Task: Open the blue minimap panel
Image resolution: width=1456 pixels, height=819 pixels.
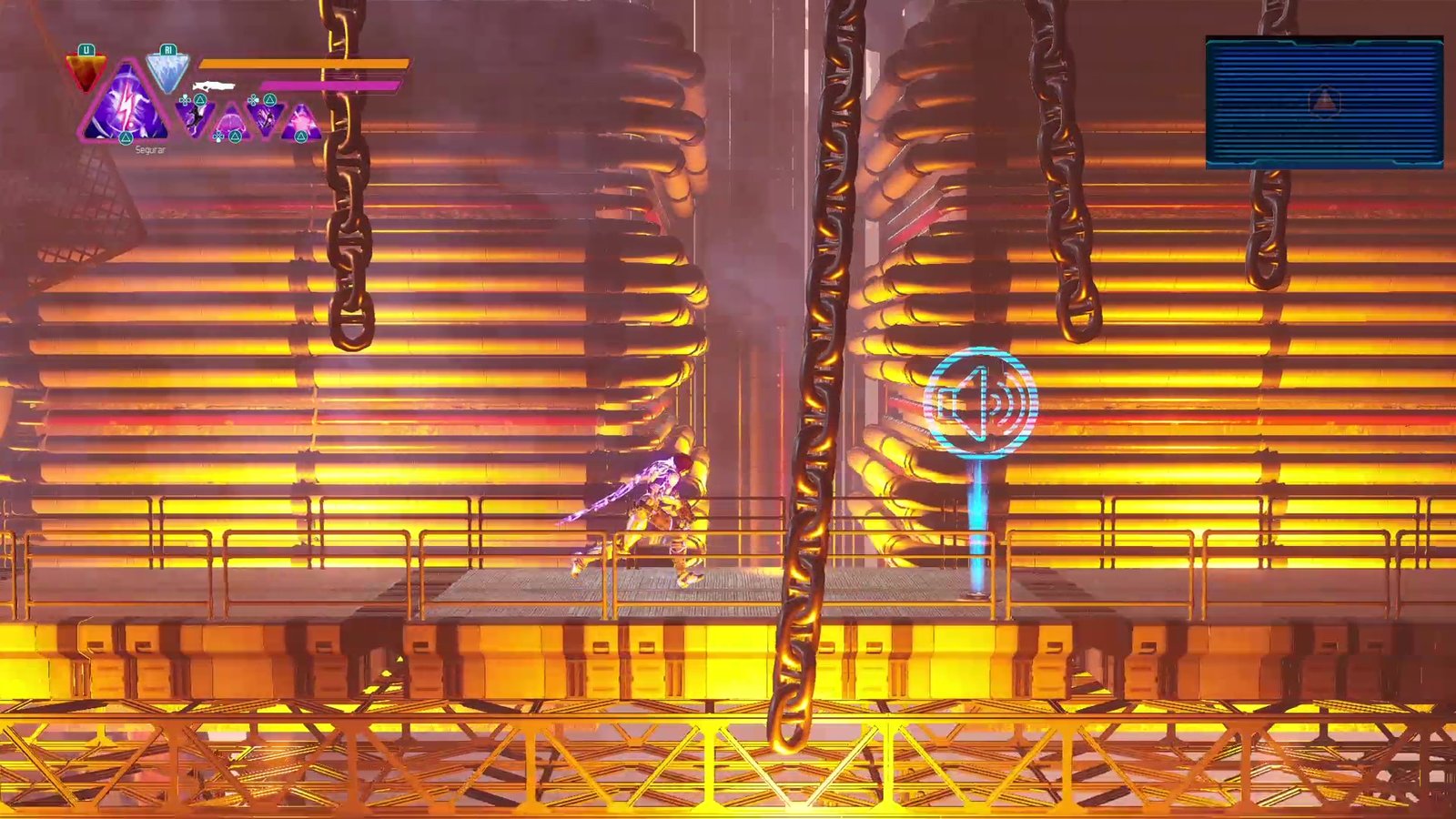Action: click(x=1324, y=102)
